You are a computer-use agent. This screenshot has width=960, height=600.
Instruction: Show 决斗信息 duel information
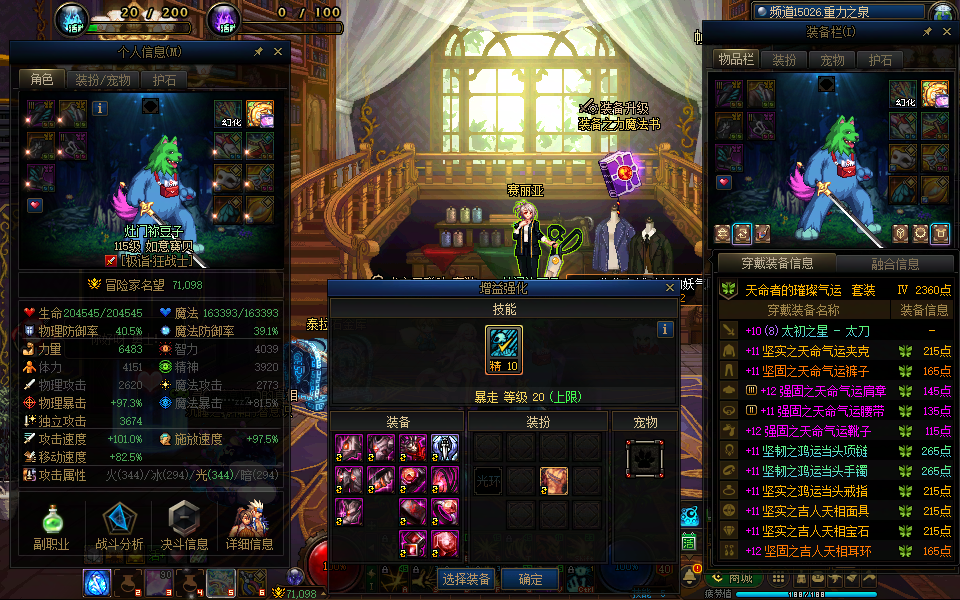click(183, 528)
